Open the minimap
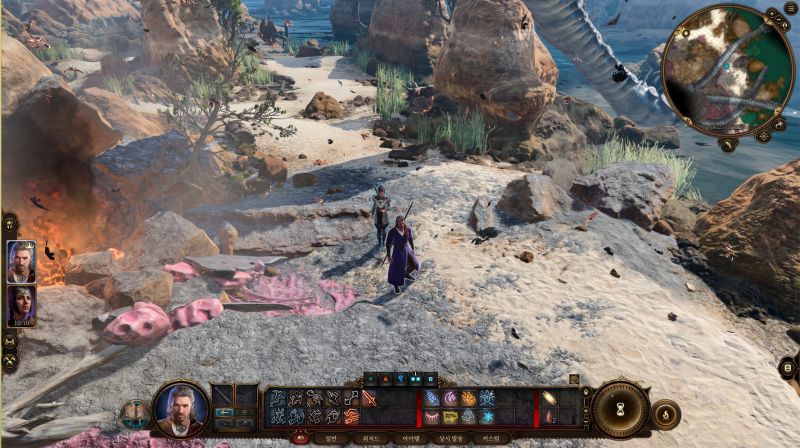 coord(728,68)
